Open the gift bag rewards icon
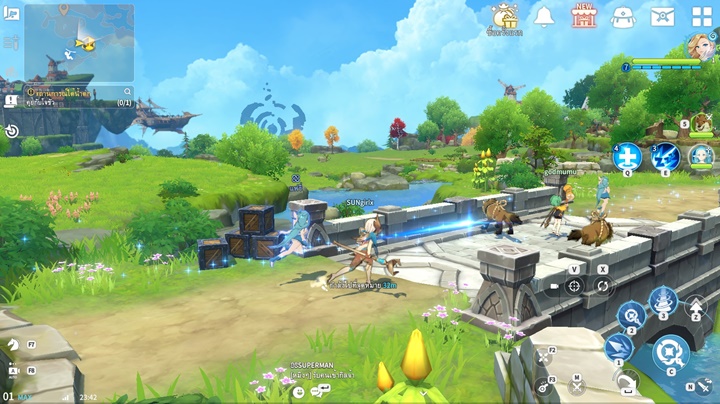The image size is (720, 404). [506, 17]
